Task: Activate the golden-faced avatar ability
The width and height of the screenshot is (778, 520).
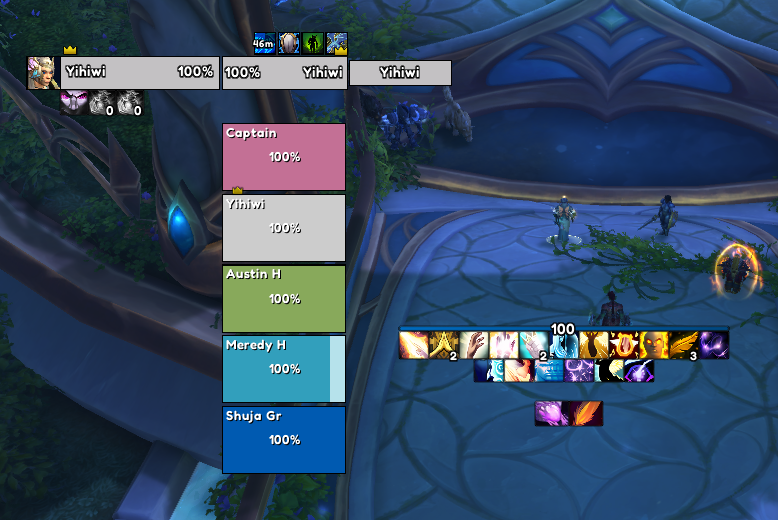Action: click(655, 346)
